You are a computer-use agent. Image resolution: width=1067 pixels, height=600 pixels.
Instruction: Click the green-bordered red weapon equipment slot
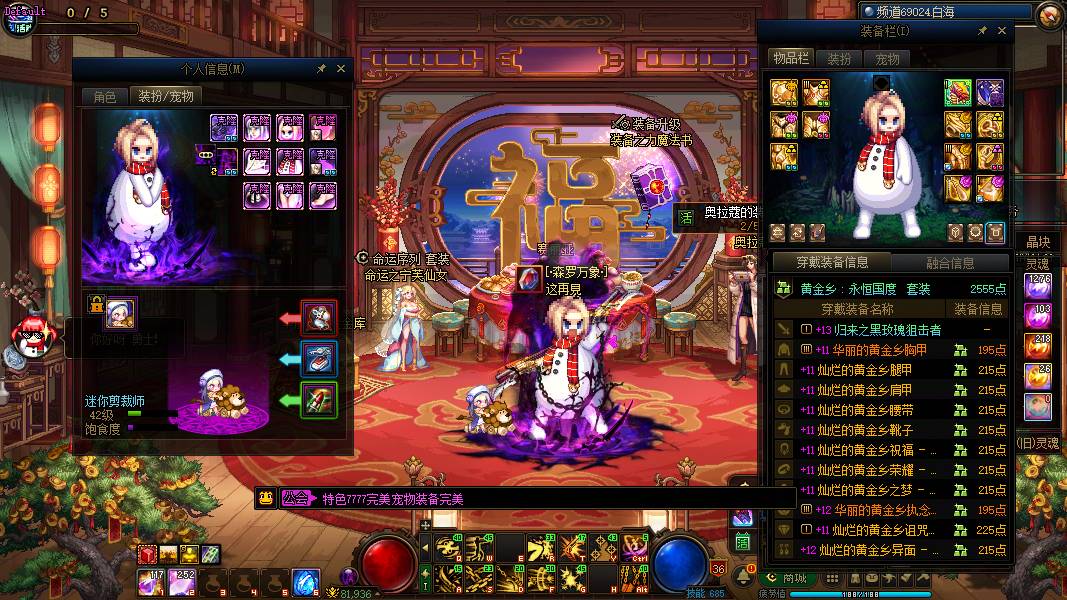click(959, 93)
